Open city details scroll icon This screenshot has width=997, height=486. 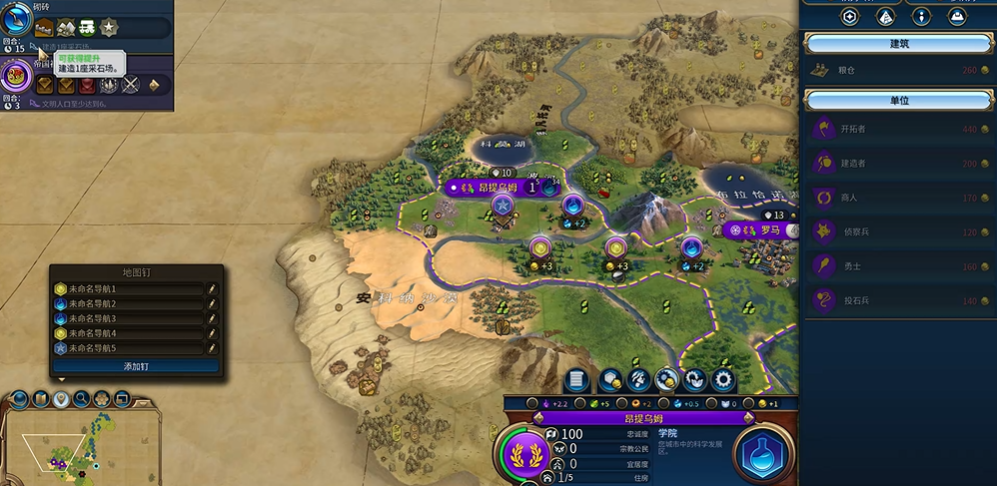[x=576, y=380]
